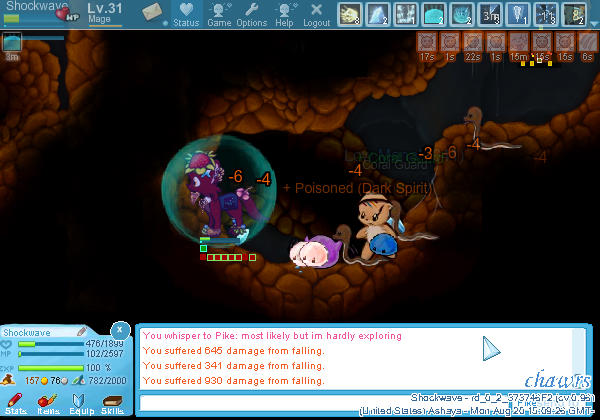Screen dimensions: 600x420
Task: Open the Equip panel
Action: [80, 402]
